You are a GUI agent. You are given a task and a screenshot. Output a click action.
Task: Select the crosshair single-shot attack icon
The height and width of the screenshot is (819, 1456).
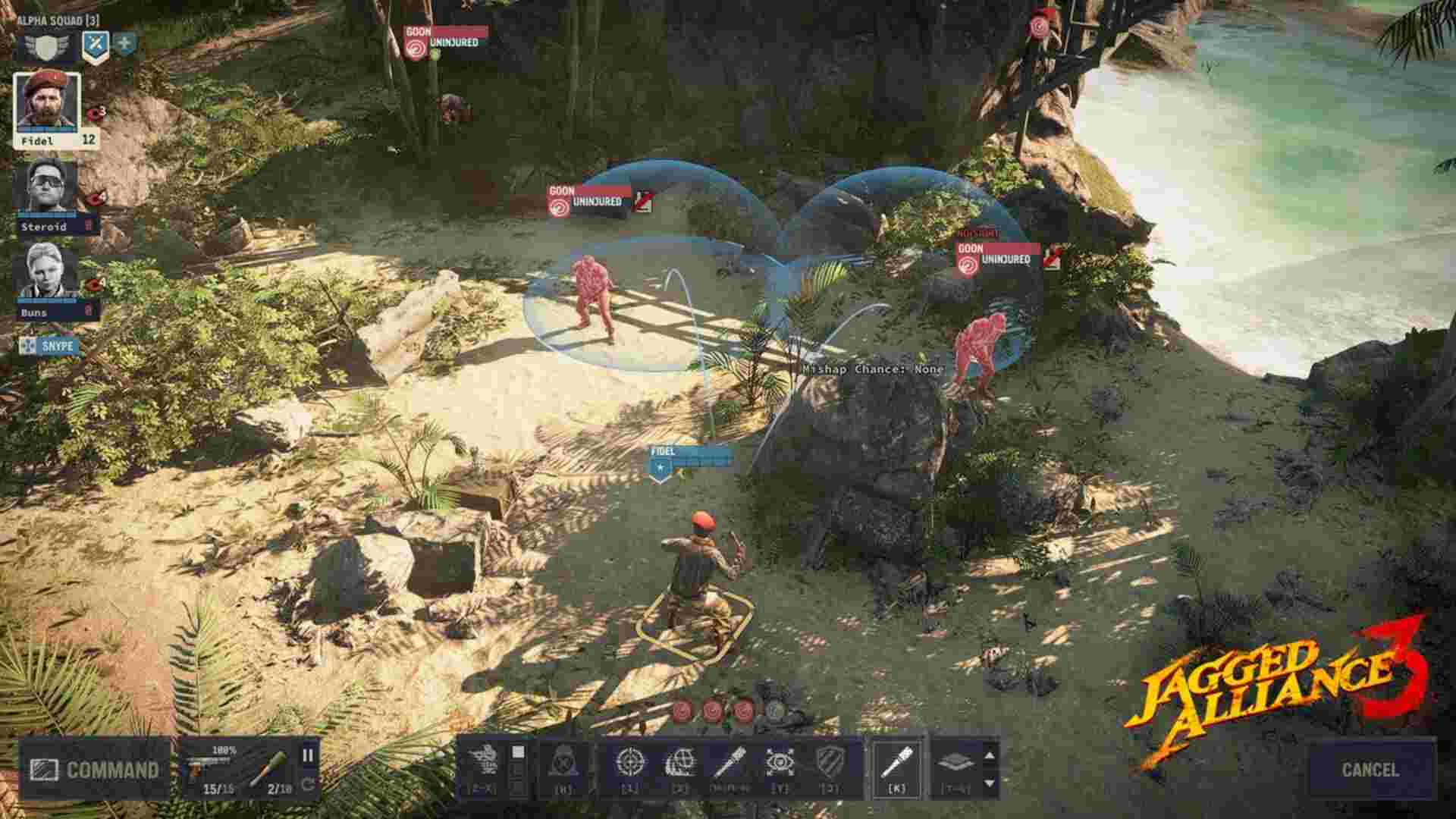(x=629, y=762)
